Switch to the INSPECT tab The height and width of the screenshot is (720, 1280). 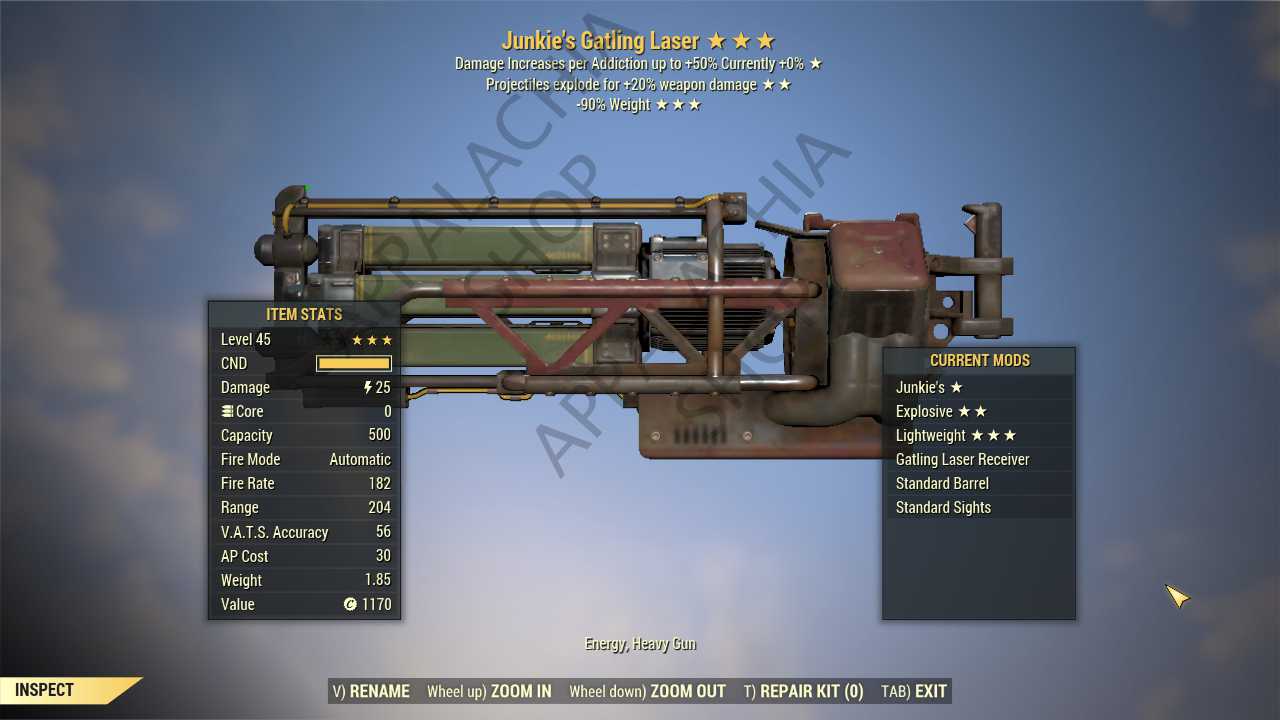(x=42, y=689)
